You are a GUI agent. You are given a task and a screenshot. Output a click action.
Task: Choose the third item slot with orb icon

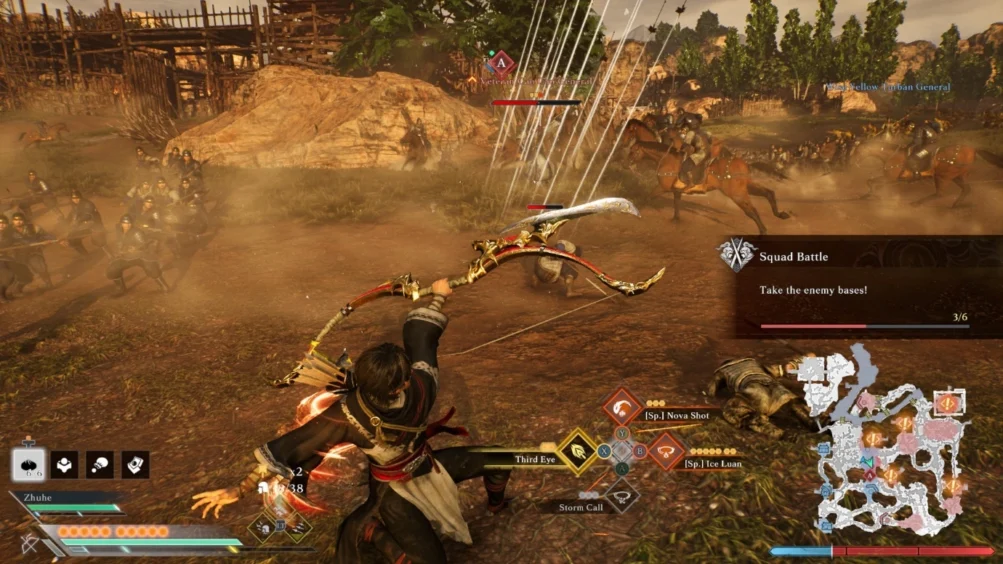point(100,464)
